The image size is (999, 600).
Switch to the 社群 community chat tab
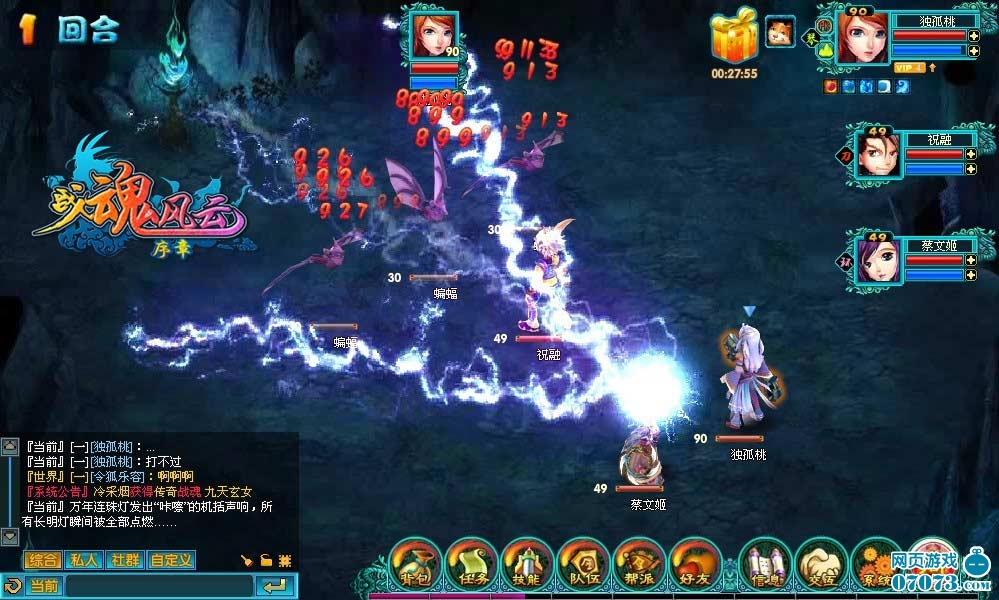click(126, 560)
